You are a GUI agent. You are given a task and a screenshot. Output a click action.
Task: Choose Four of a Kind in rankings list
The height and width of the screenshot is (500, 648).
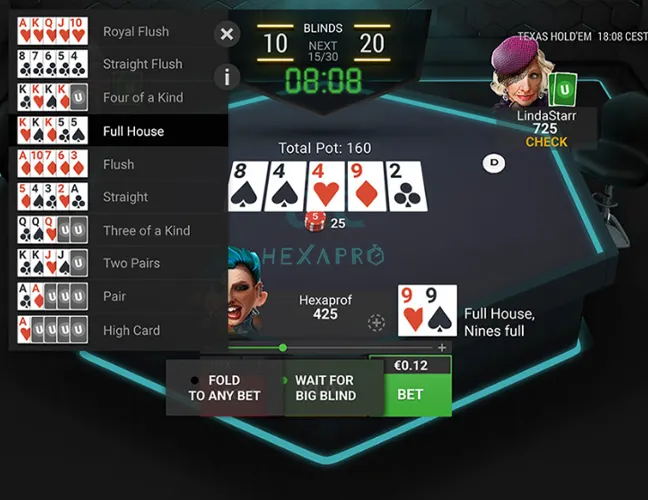point(118,98)
